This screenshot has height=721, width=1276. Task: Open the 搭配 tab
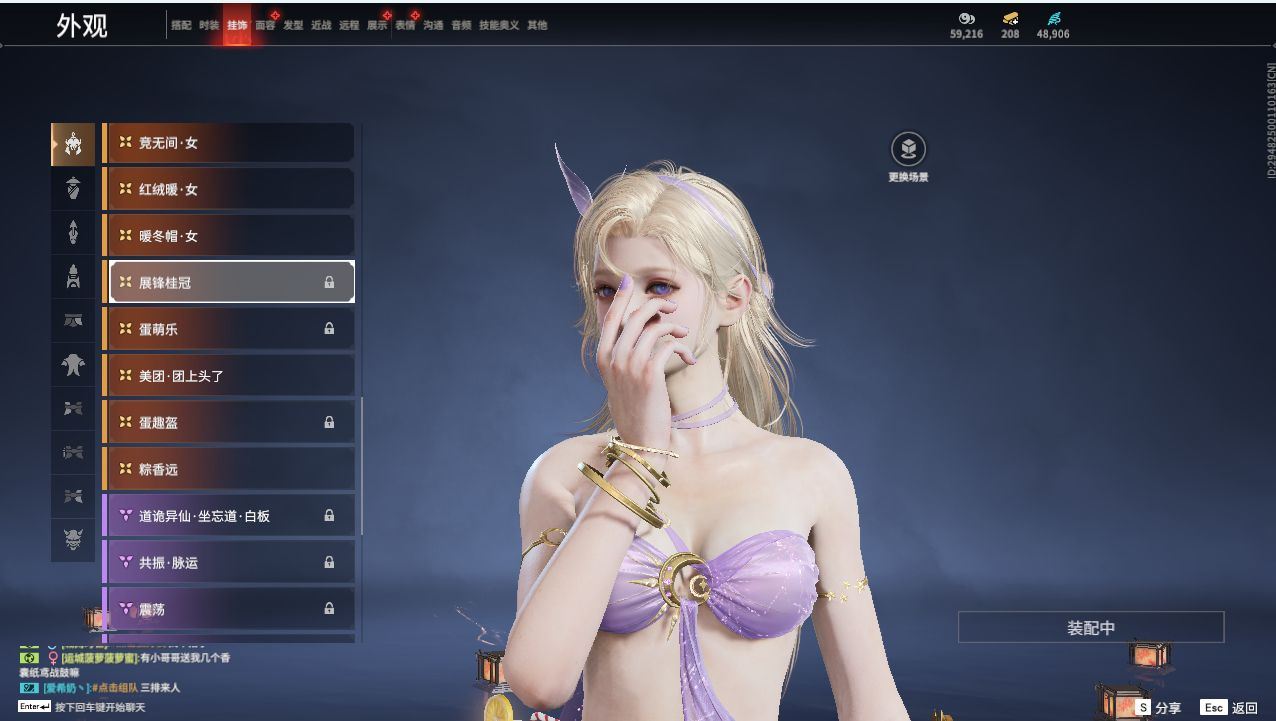[x=181, y=25]
